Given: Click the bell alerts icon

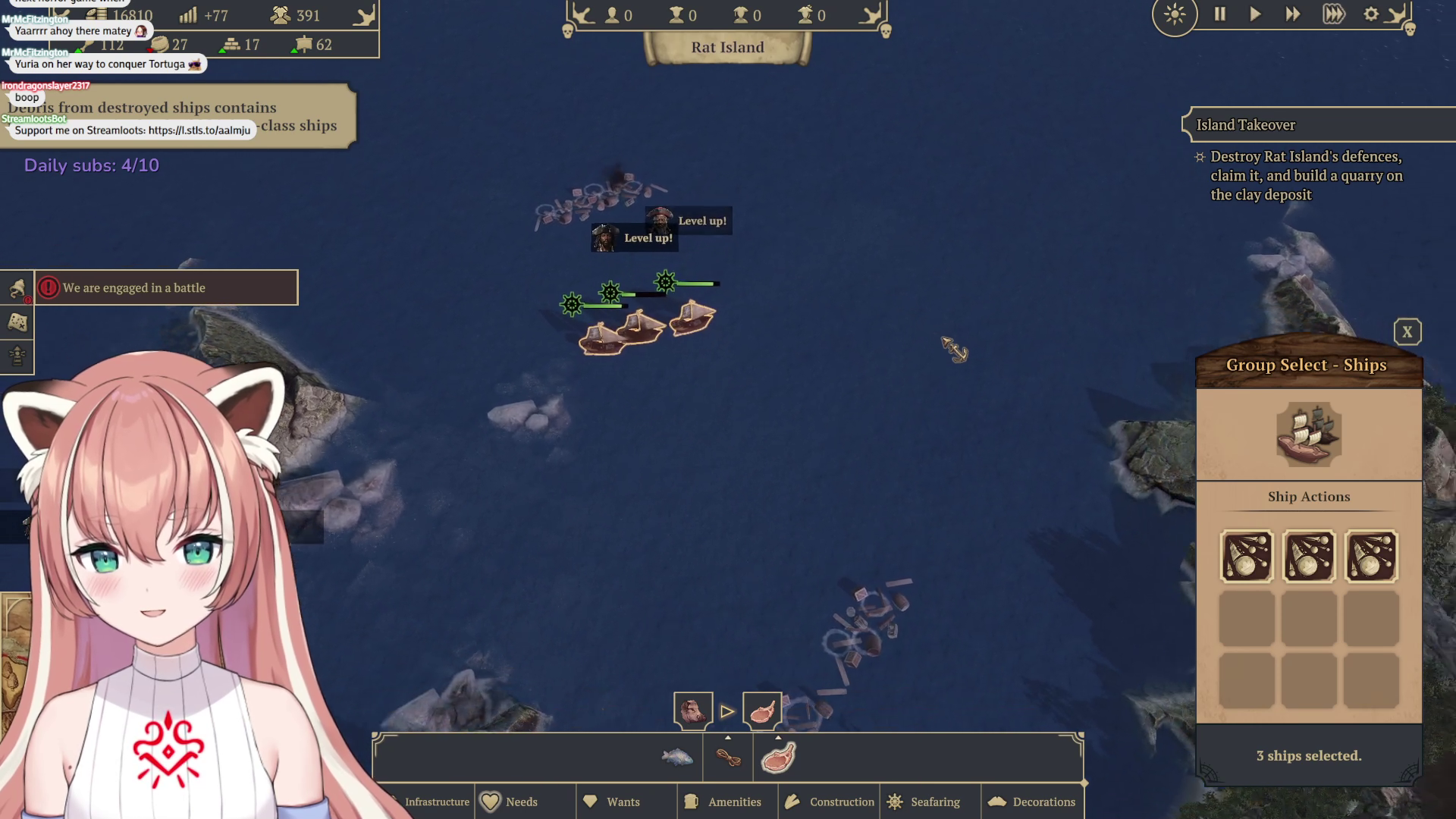Looking at the screenshot, I should 17,288.
